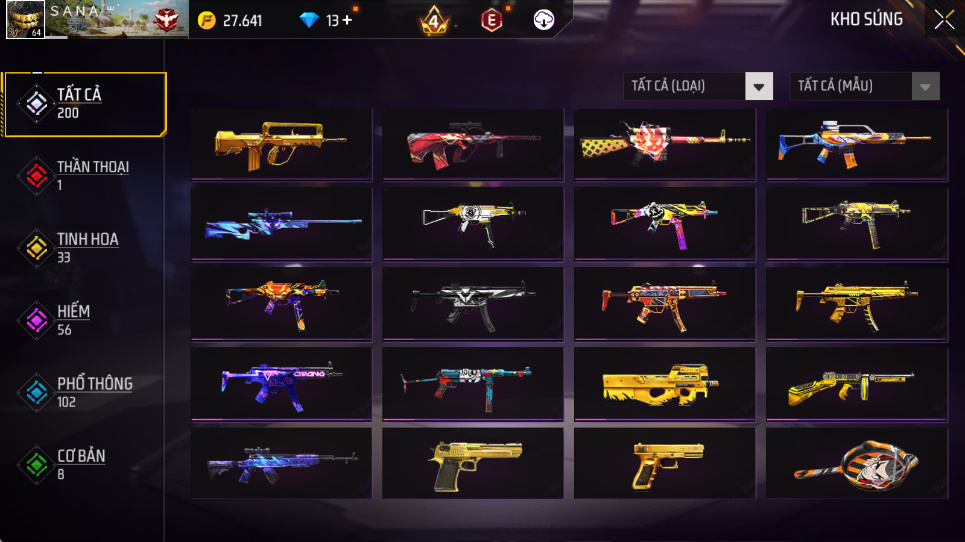Select the Tất Cả category tab
Screen dimensions: 965x542
85,103
